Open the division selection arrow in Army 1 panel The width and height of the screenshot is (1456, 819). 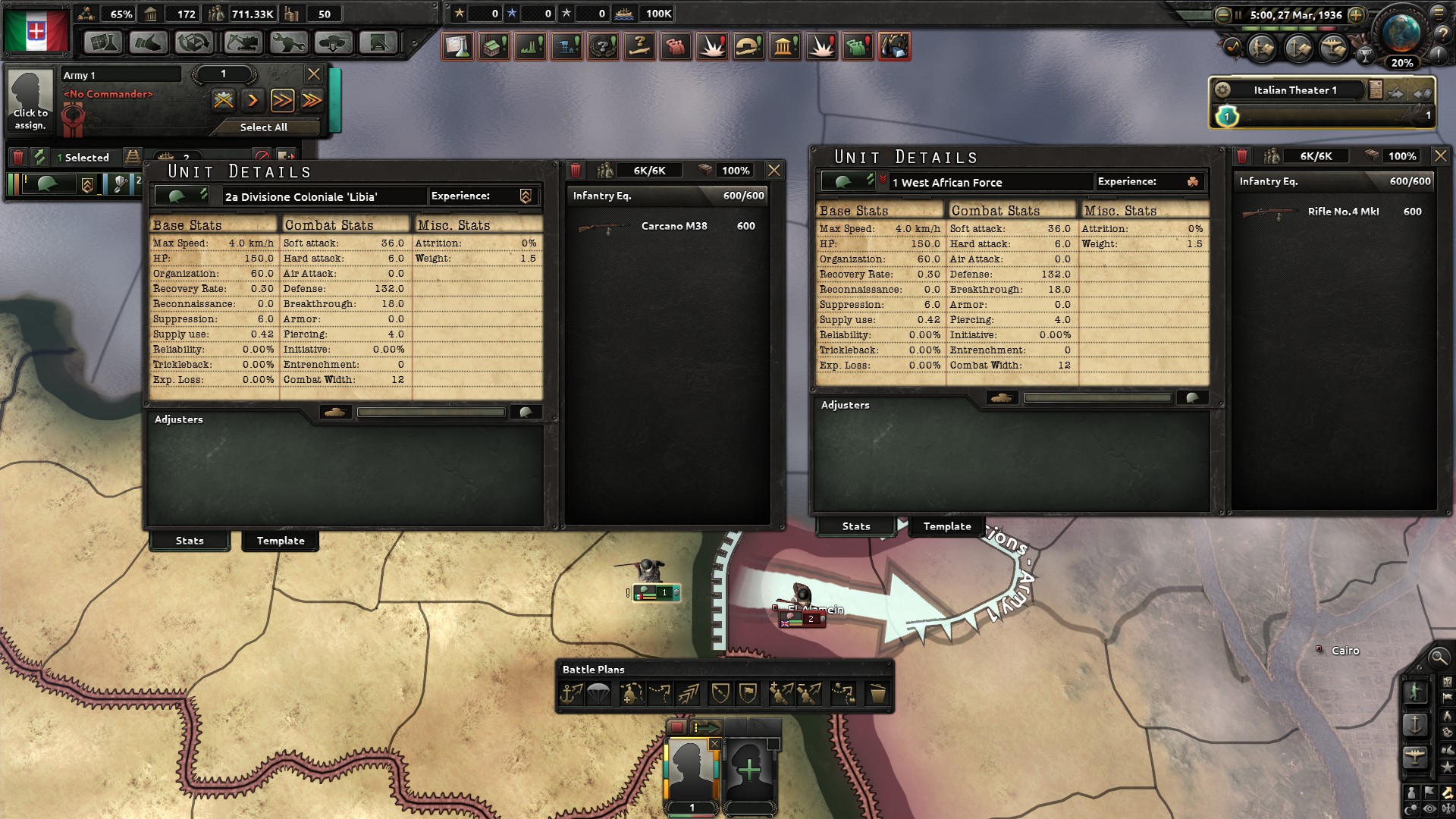click(x=253, y=99)
